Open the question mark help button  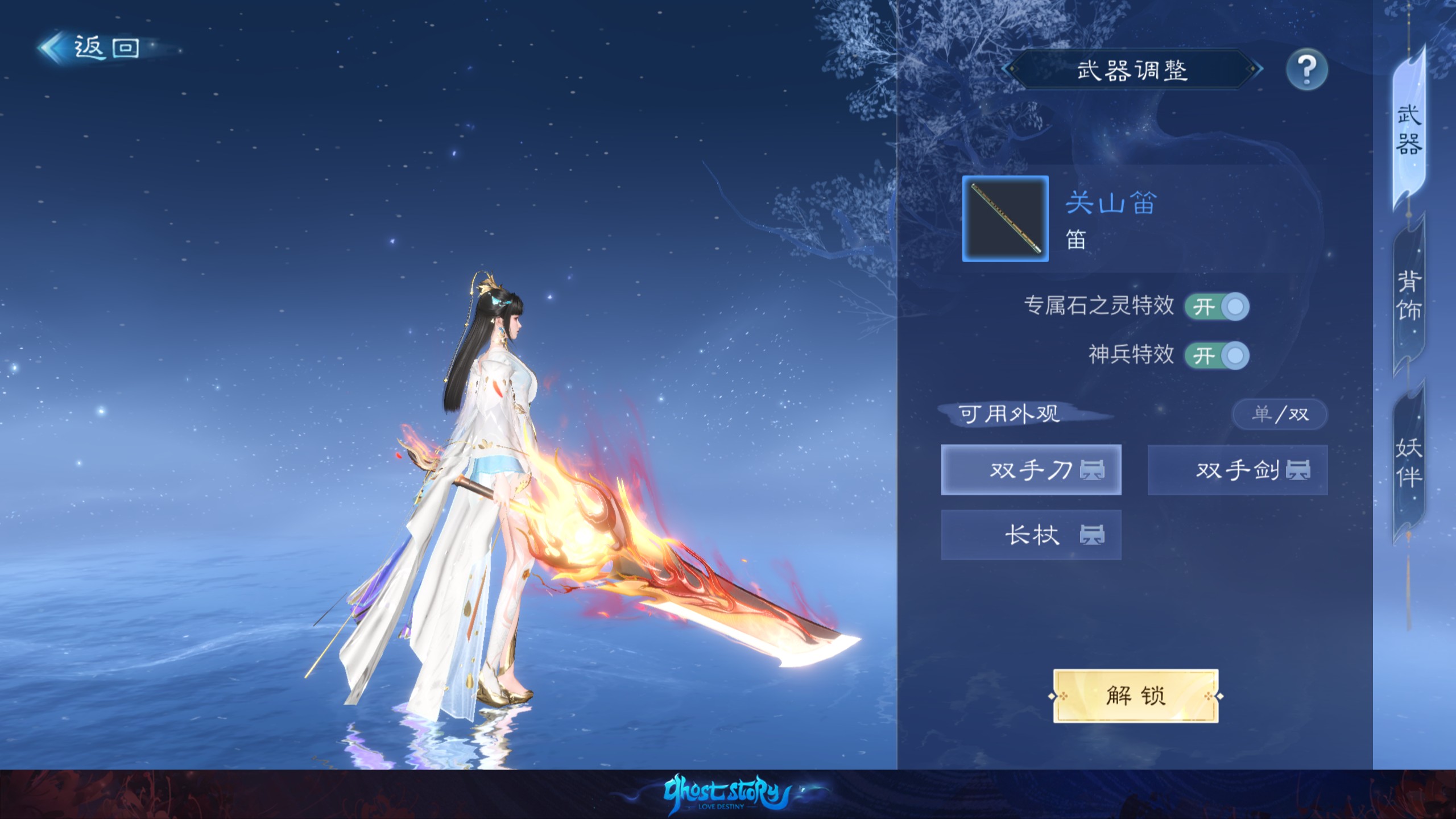(1306, 71)
